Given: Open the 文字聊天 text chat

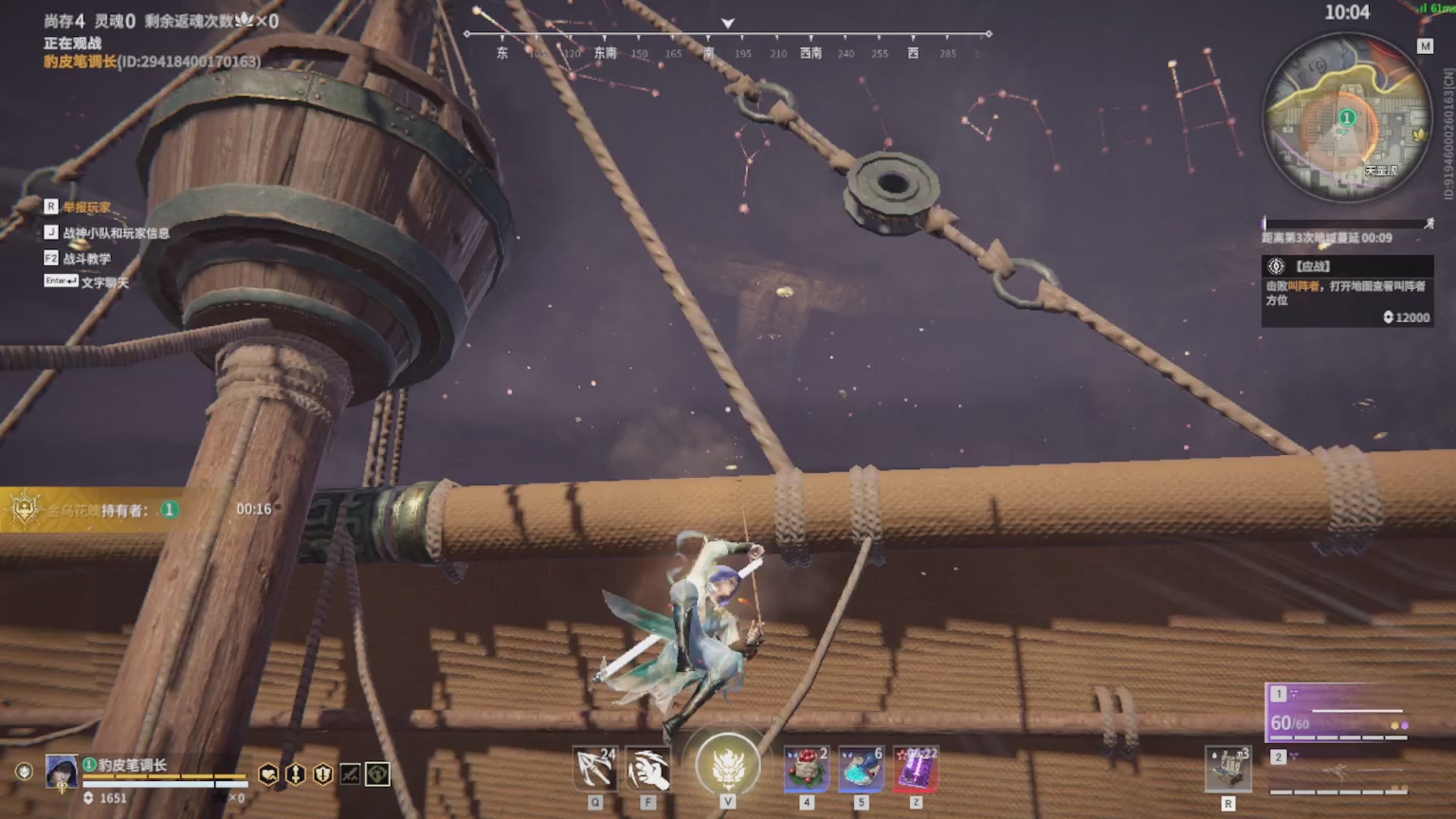Looking at the screenshot, I should pyautogui.click(x=104, y=282).
